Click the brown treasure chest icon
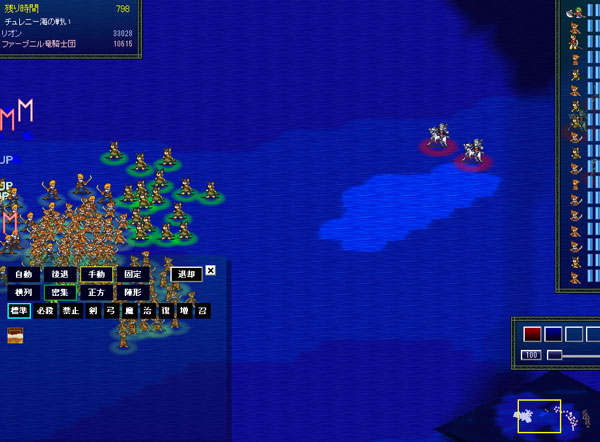The height and width of the screenshot is (442, 600). pyautogui.click(x=16, y=335)
